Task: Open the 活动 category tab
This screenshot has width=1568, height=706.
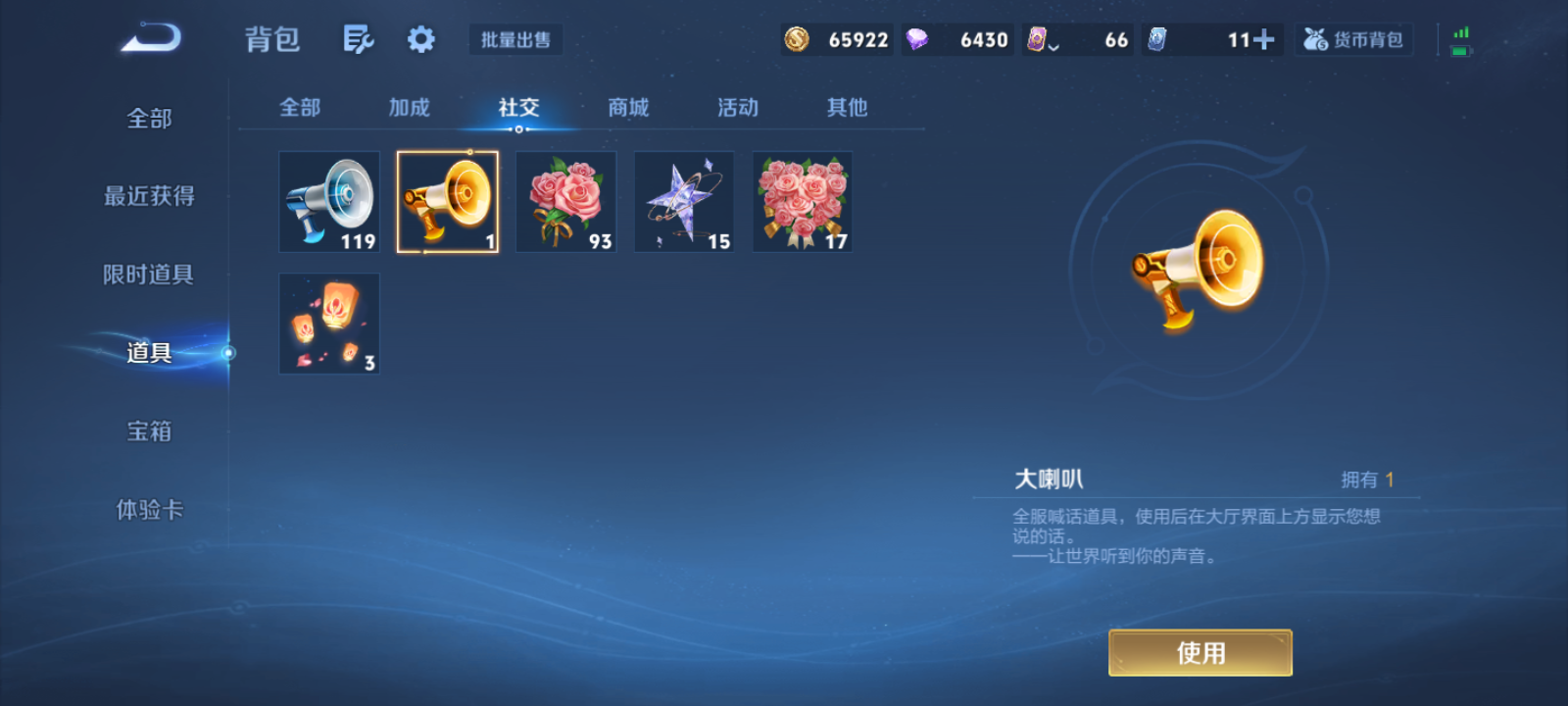Action: coord(737,108)
